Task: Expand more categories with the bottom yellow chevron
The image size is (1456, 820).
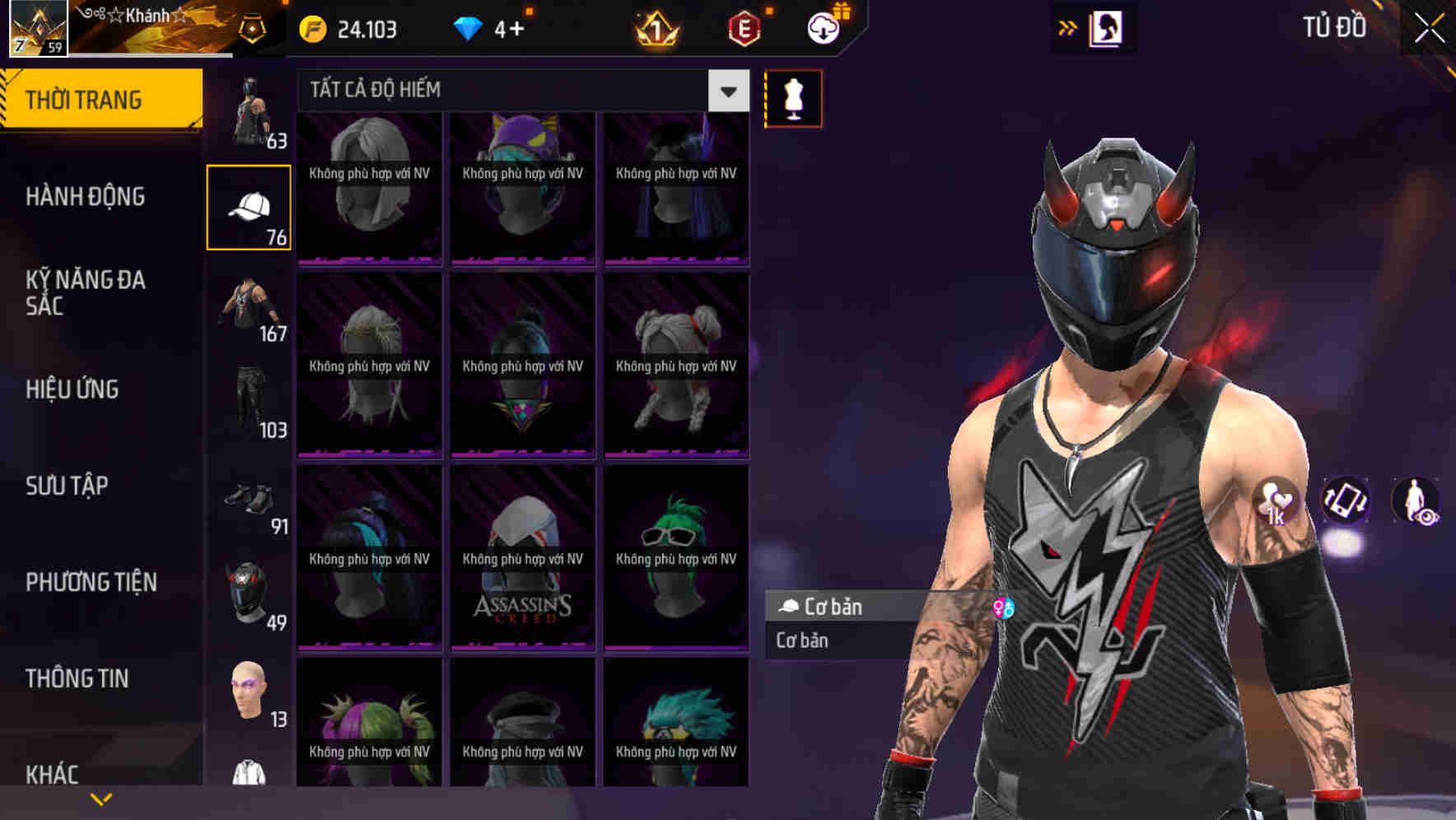Action: click(102, 797)
